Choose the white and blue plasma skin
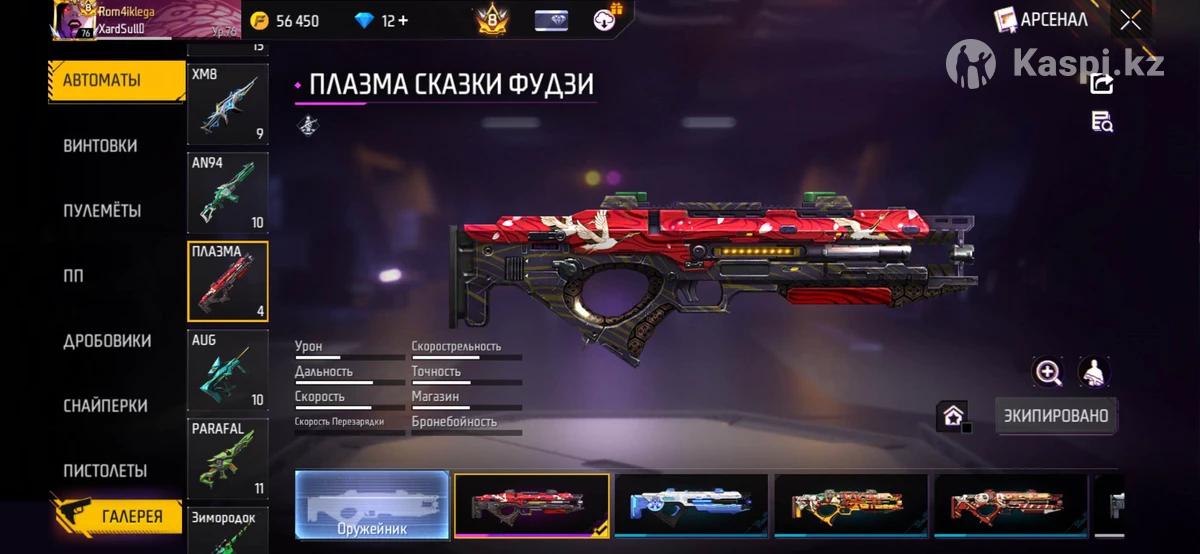Viewport: 1200px width, 554px height. [691, 505]
